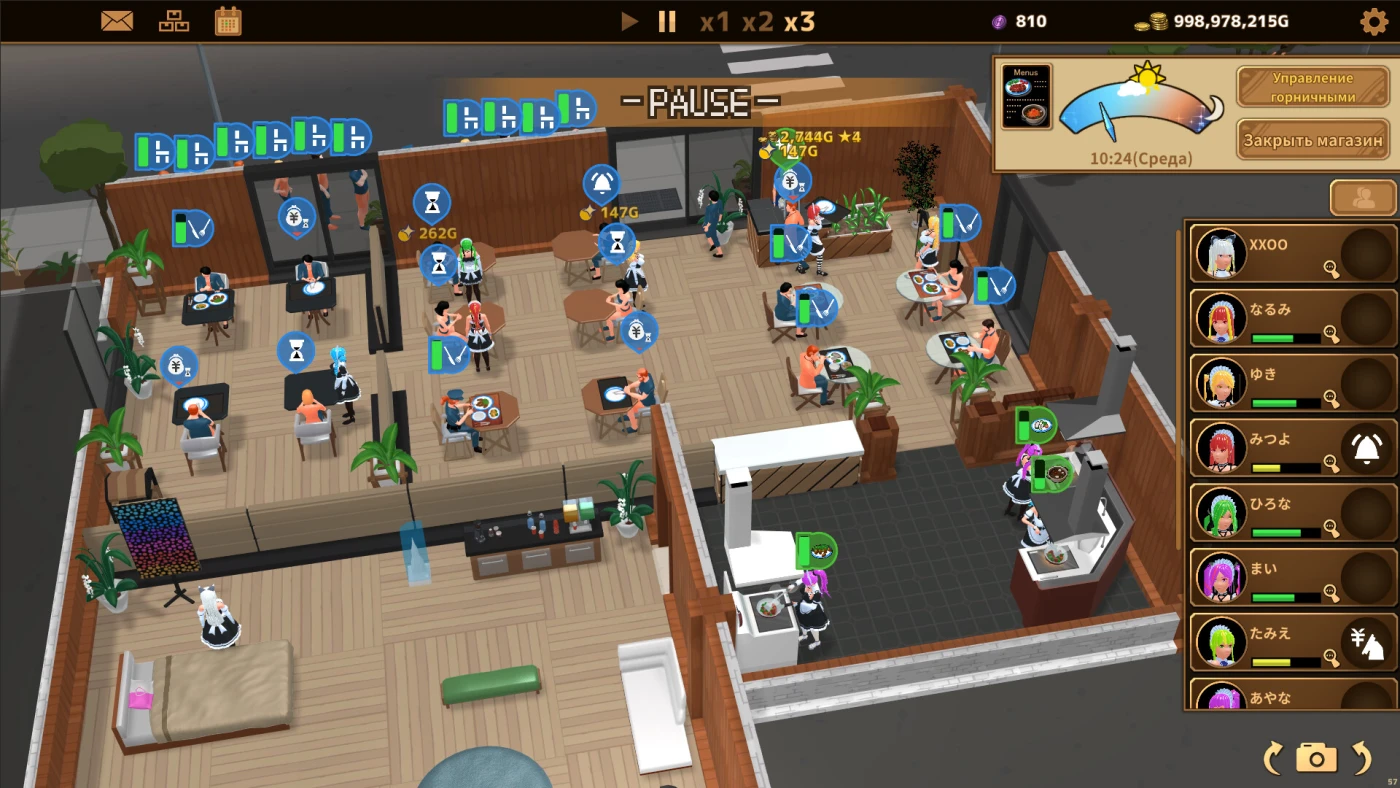1400x788 pixels.
Task: Open the shop layout building icon
Action: 174,21
